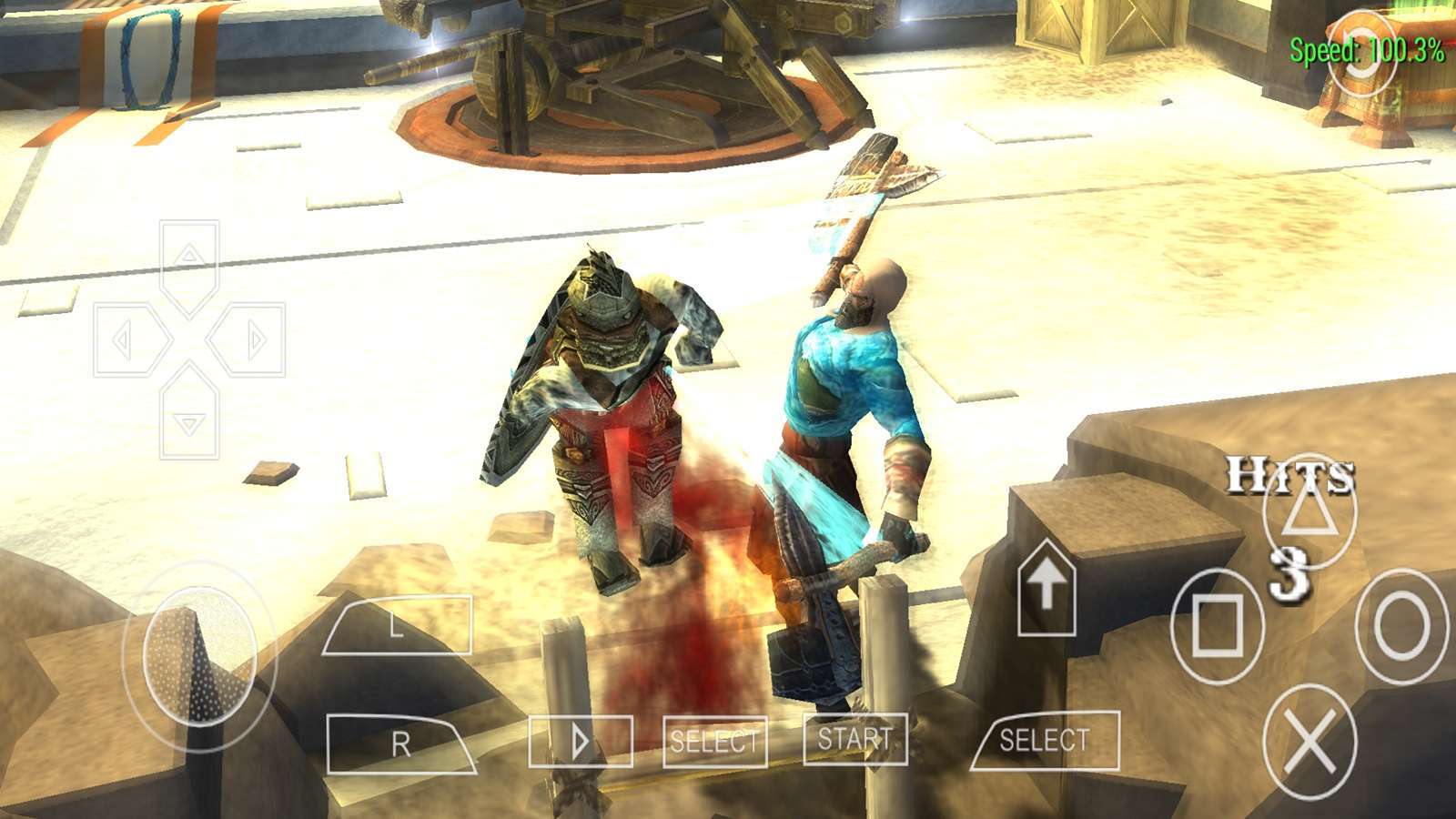Screen dimensions: 1456x819
Task: Tap the Cross action button
Action: pos(1309,742)
